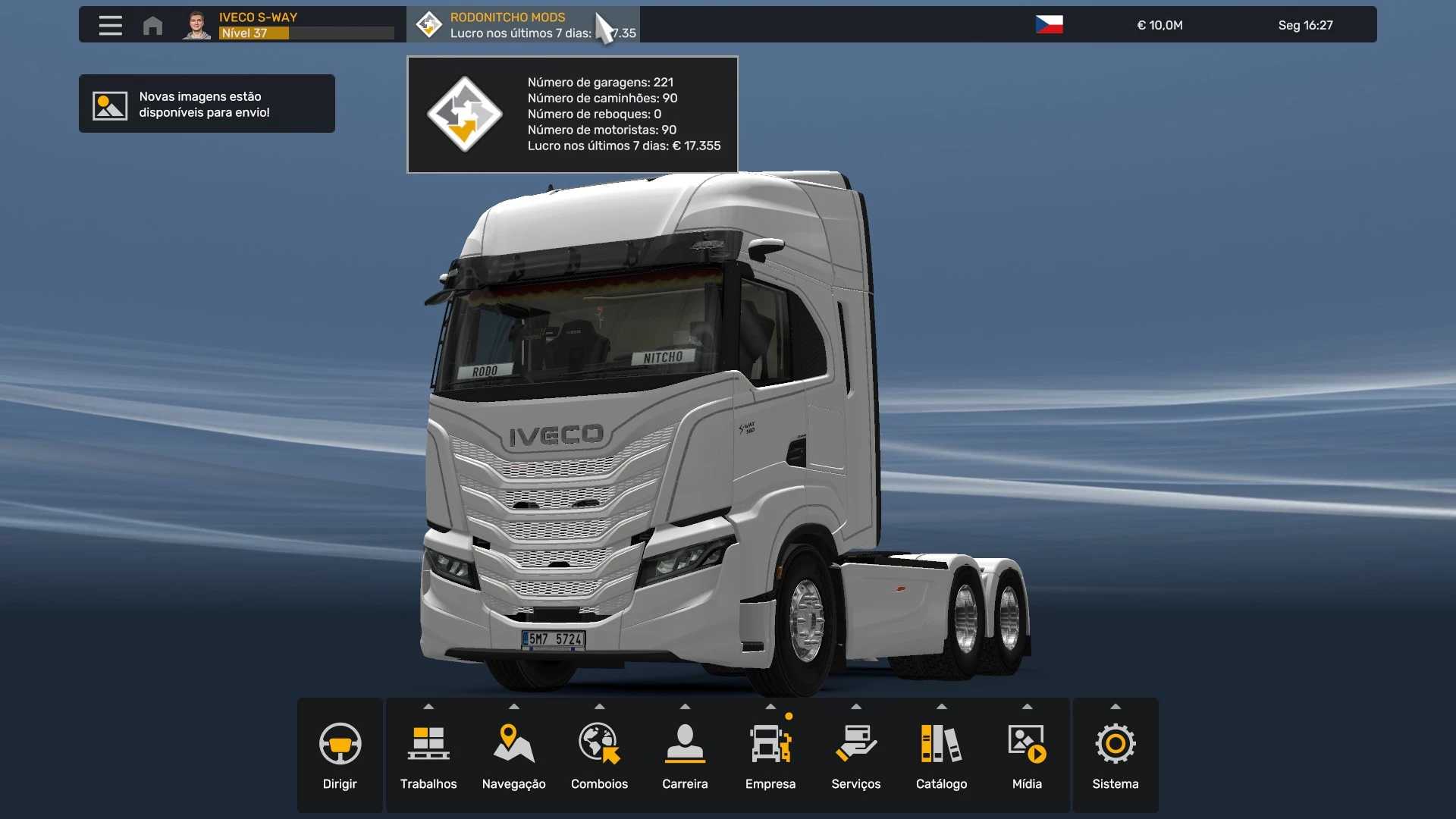1456x819 pixels.
Task: Open the Navegação map menu
Action: point(513,755)
